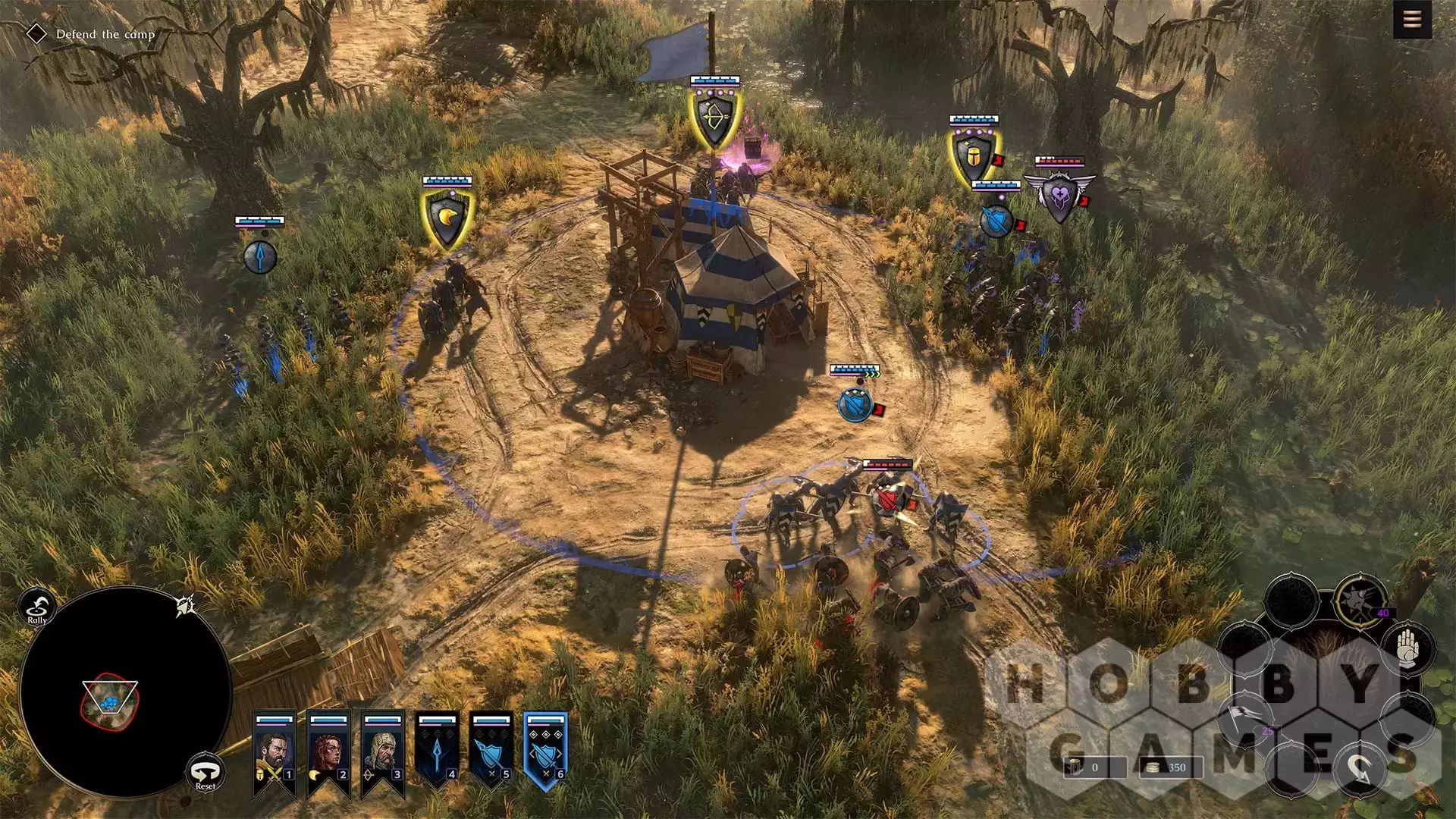Select sword-and-shield unit banner numbered 5
Screen dimensions: 1456x819
(491, 752)
